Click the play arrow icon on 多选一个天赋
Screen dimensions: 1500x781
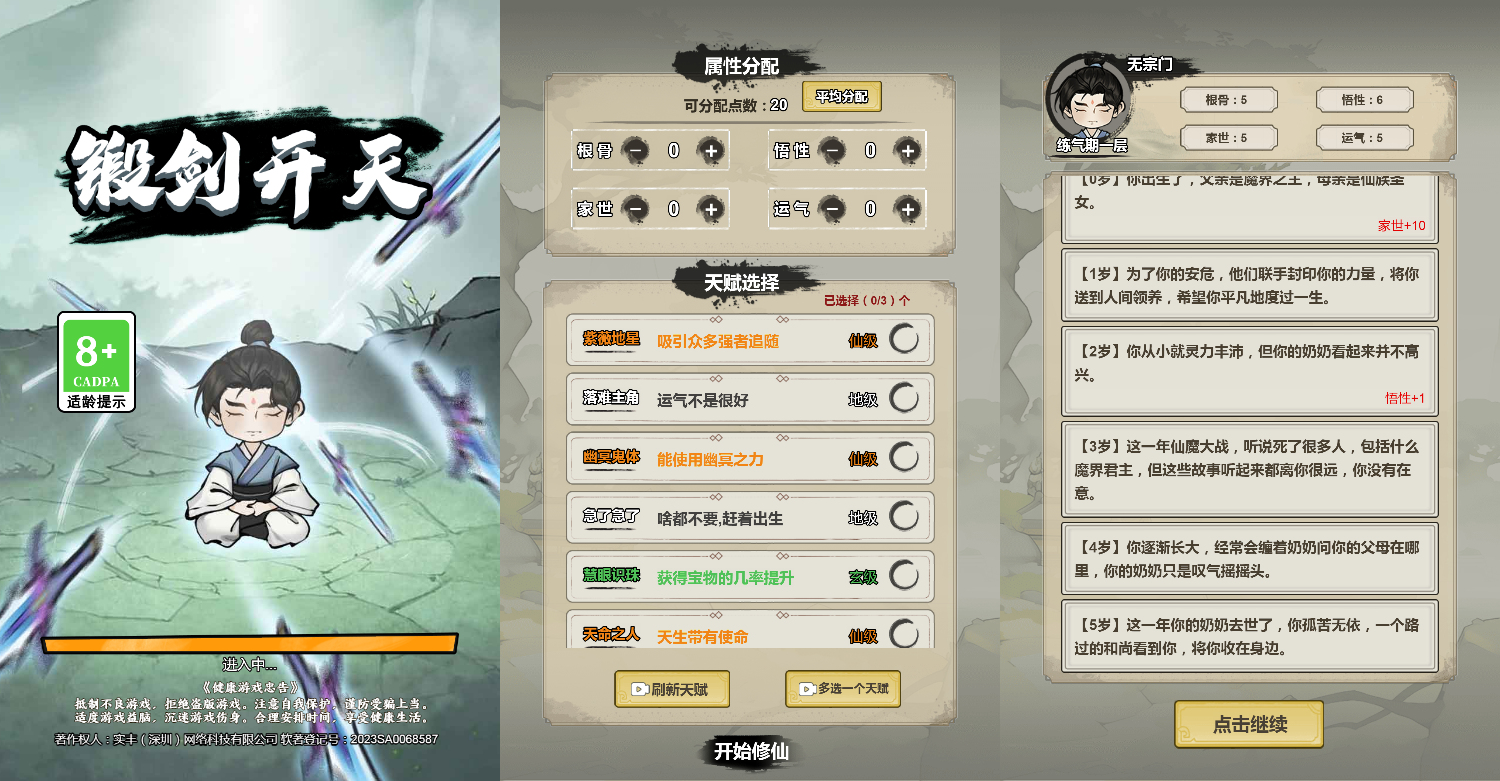tap(806, 689)
